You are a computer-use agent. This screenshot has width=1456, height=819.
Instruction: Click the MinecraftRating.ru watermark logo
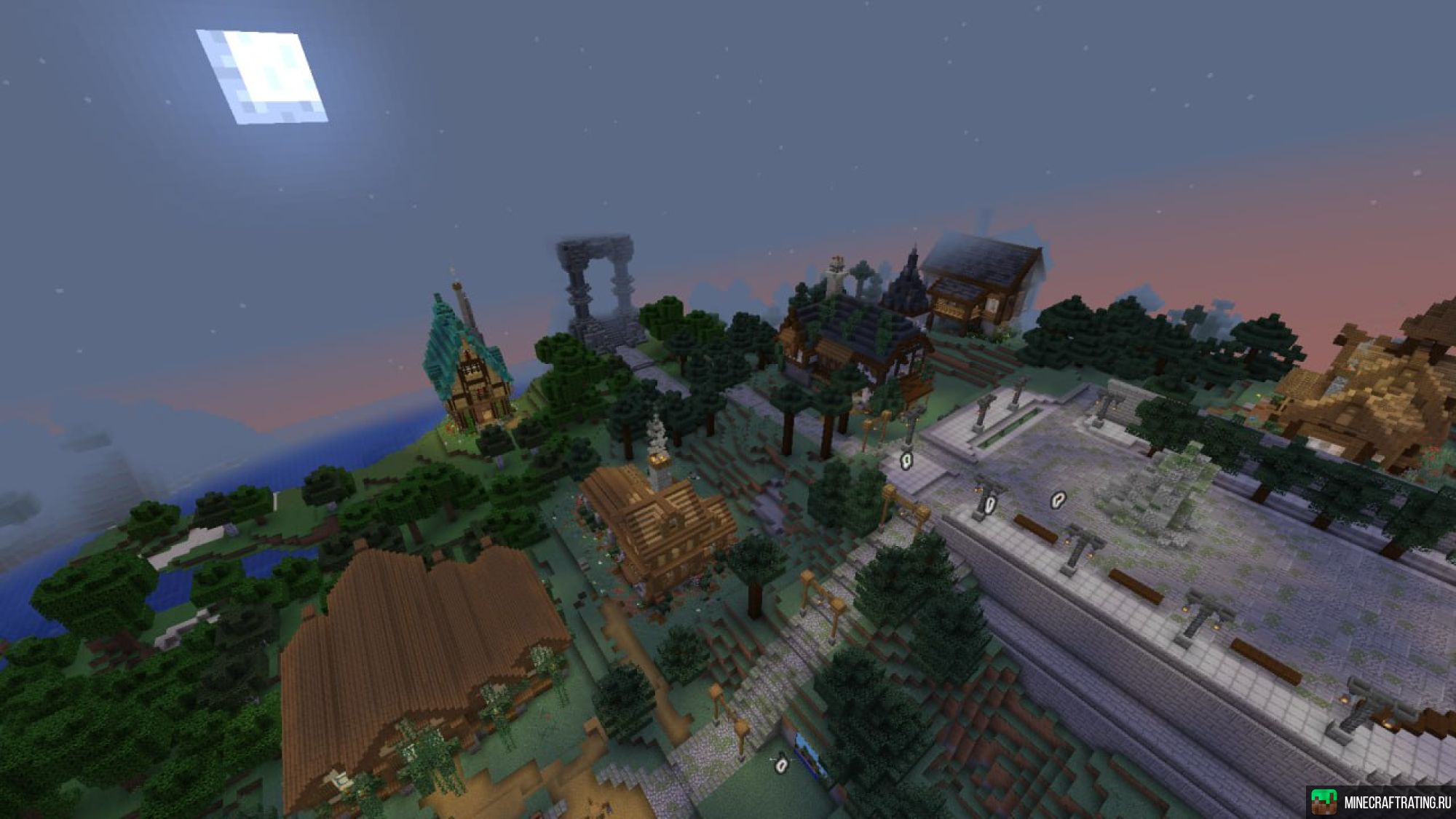(1381, 802)
